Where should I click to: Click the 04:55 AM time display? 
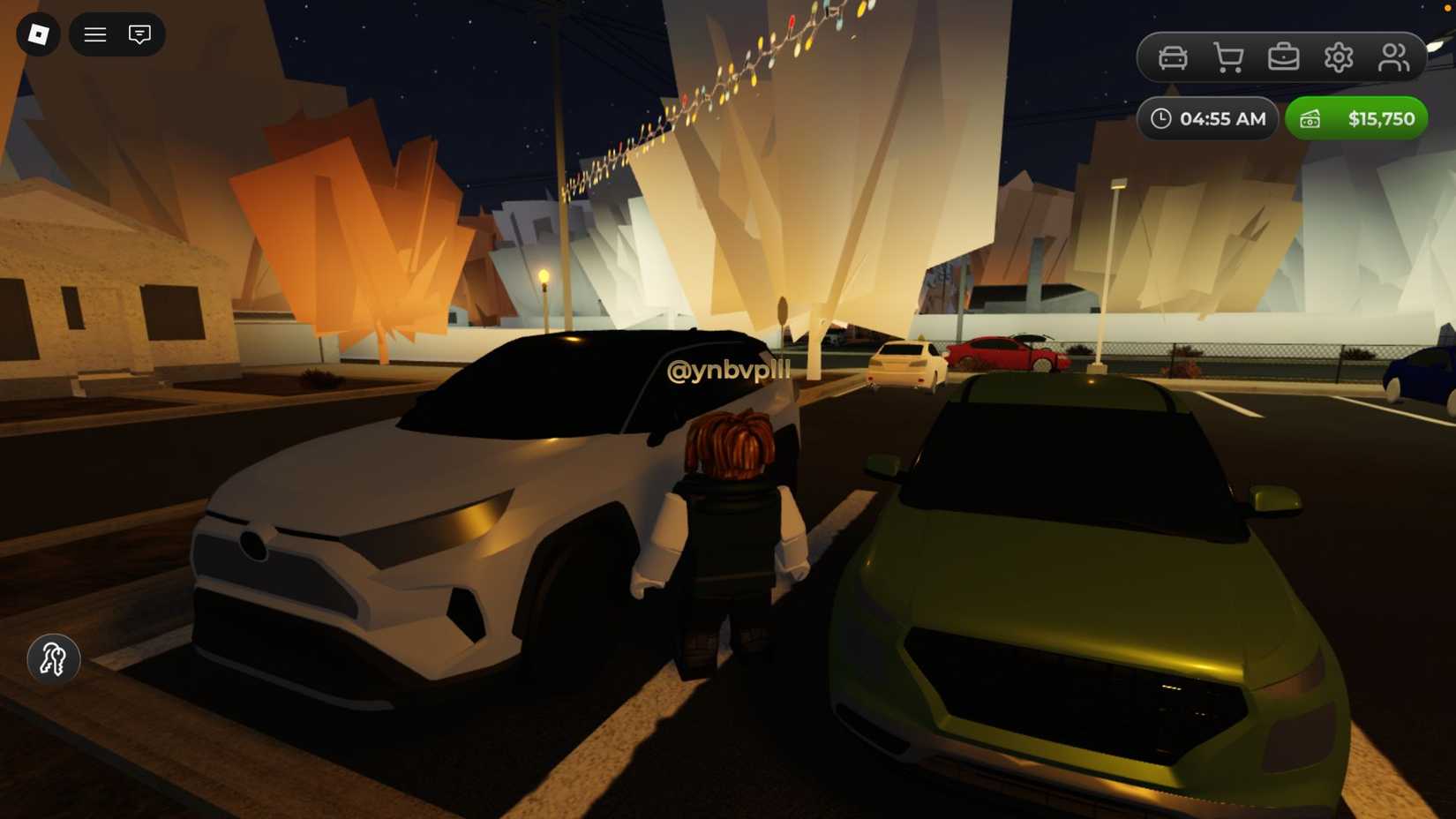tap(1207, 117)
